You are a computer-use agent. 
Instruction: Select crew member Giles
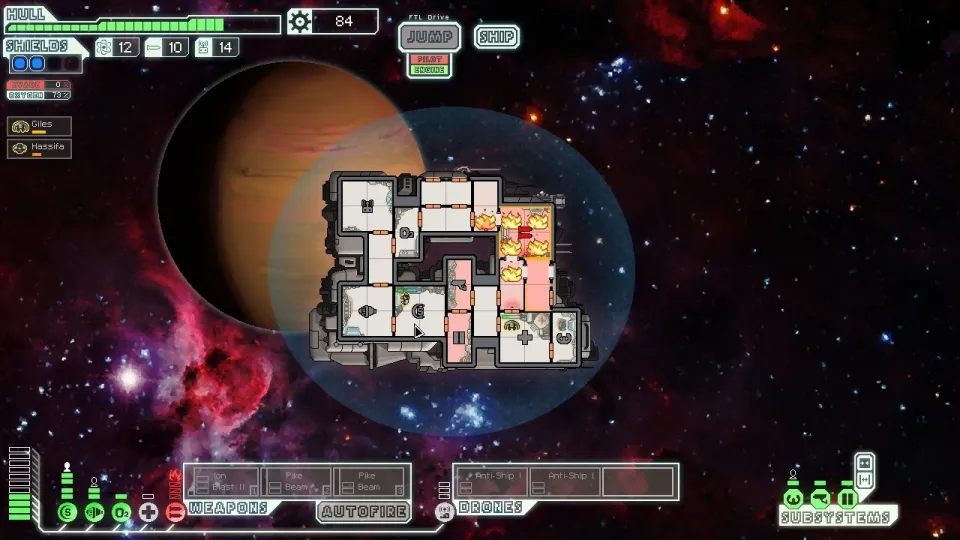click(40, 126)
